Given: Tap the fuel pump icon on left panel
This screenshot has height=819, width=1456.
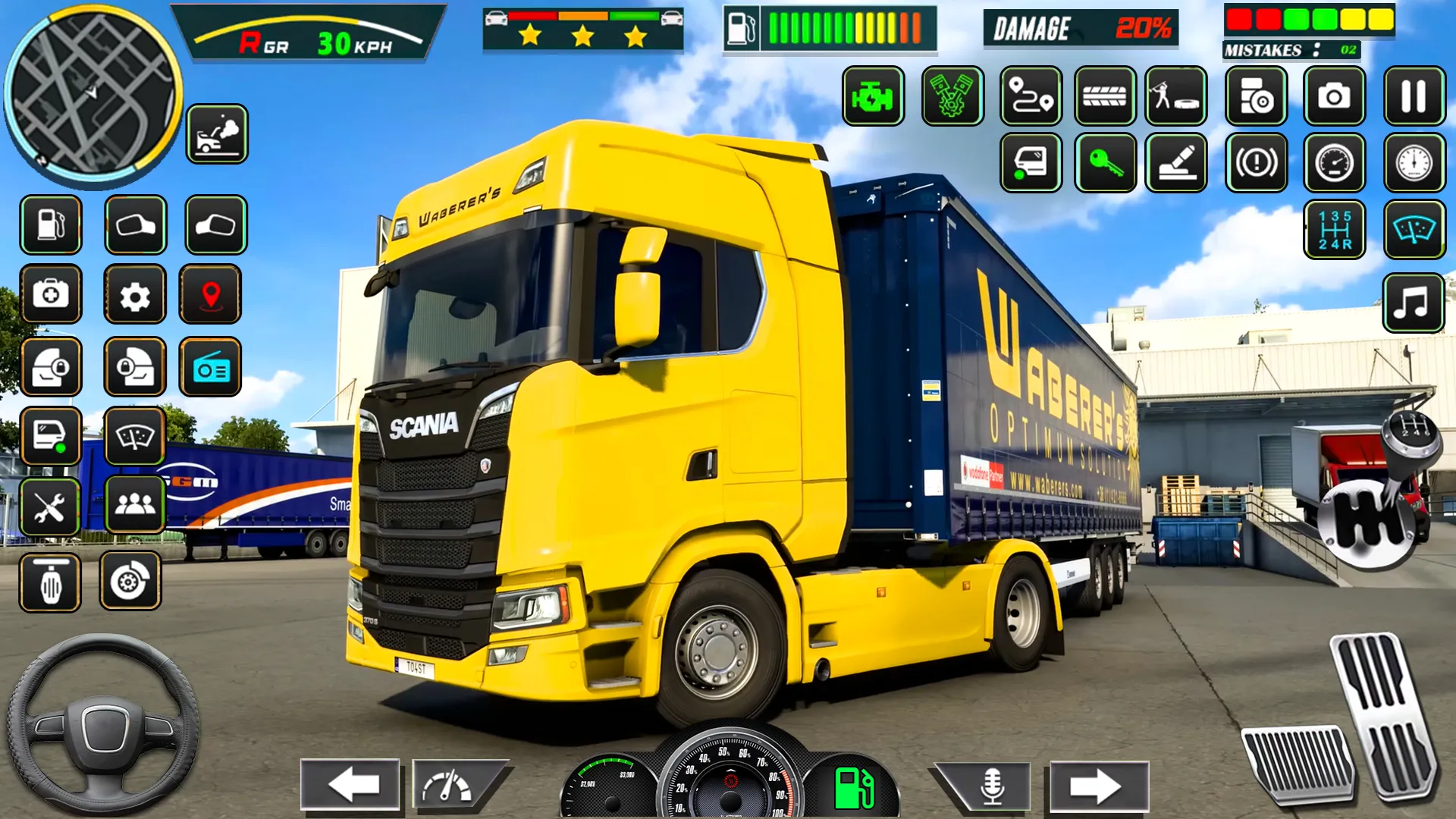Looking at the screenshot, I should 51,225.
